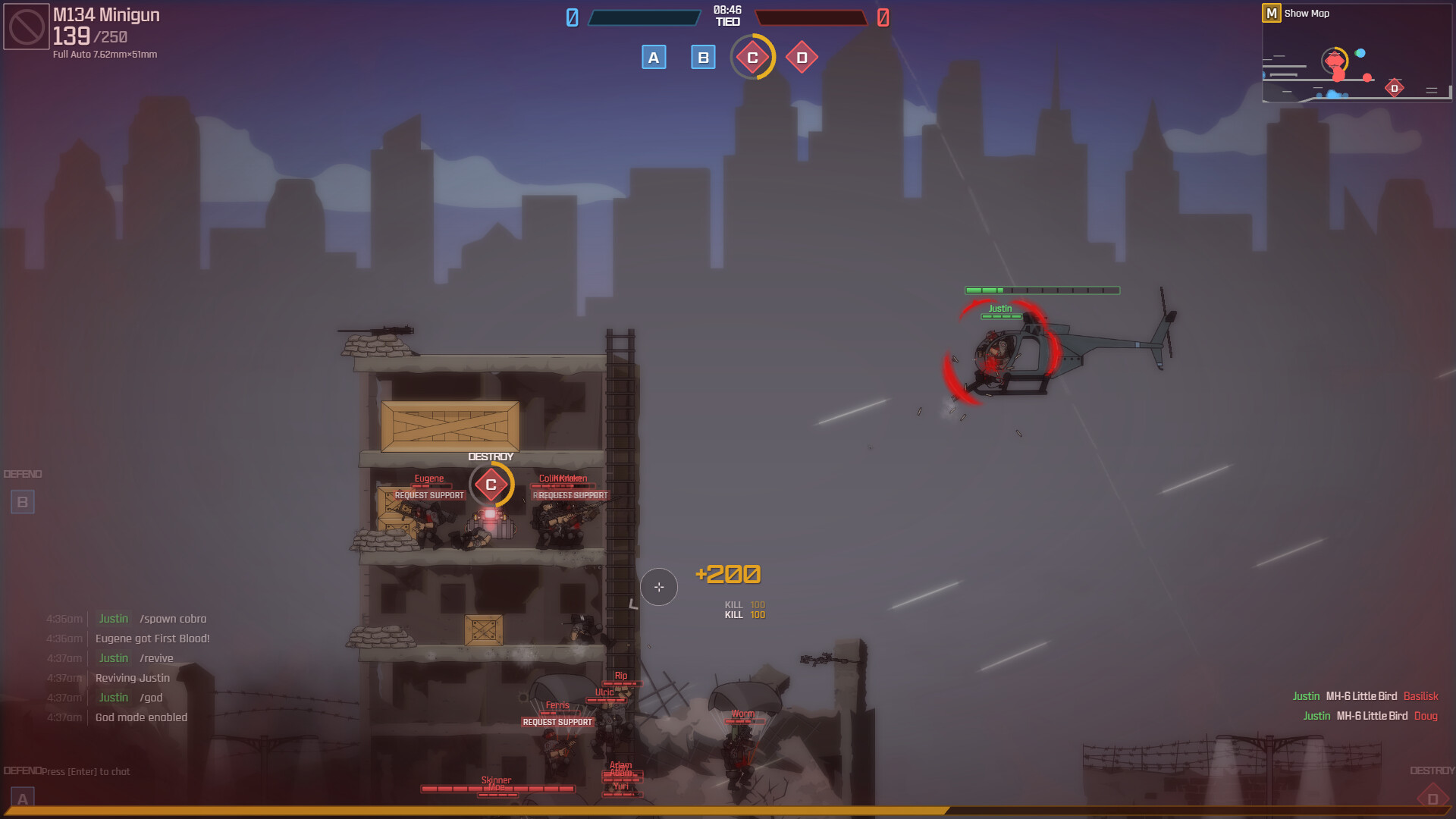
Task: Click the D objective badge at bottom-right corner
Action: (x=1432, y=797)
